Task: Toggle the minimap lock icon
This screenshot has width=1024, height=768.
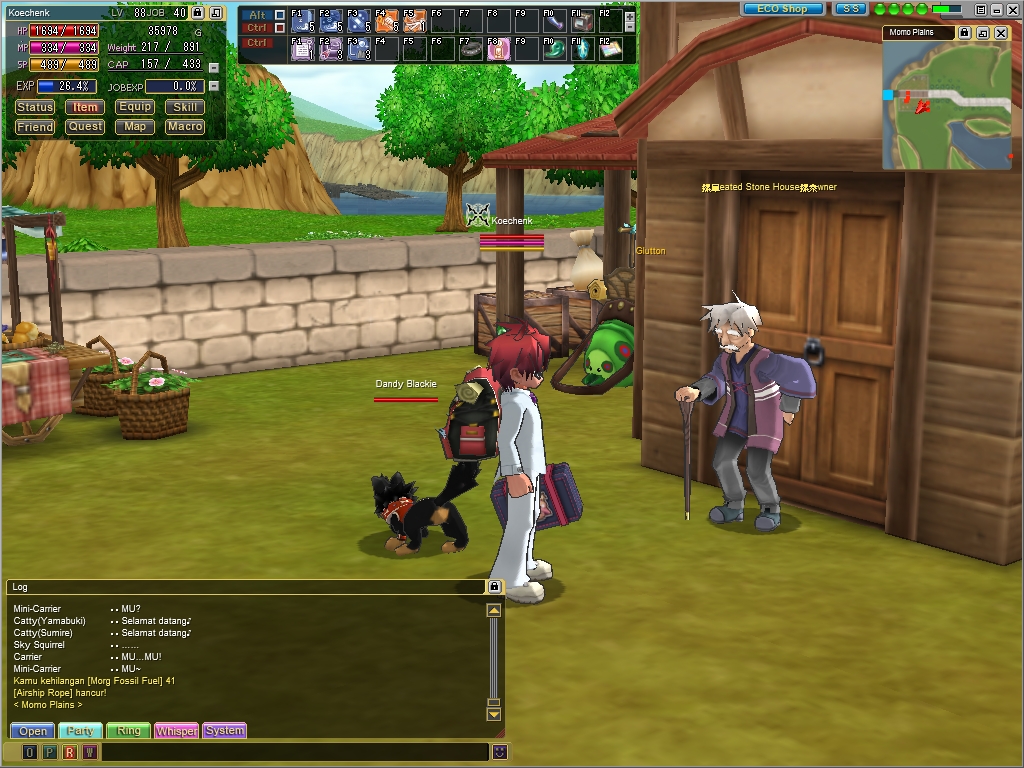Action: (x=964, y=33)
